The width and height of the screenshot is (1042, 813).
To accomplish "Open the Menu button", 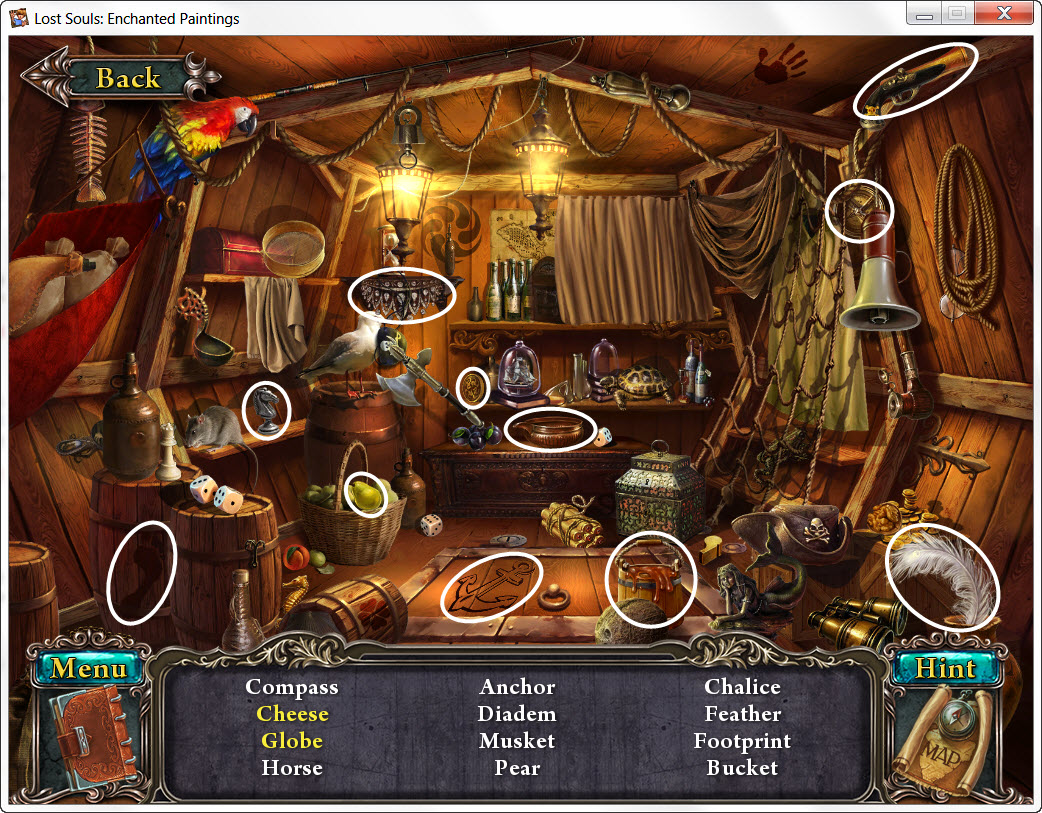I will pyautogui.click(x=89, y=668).
